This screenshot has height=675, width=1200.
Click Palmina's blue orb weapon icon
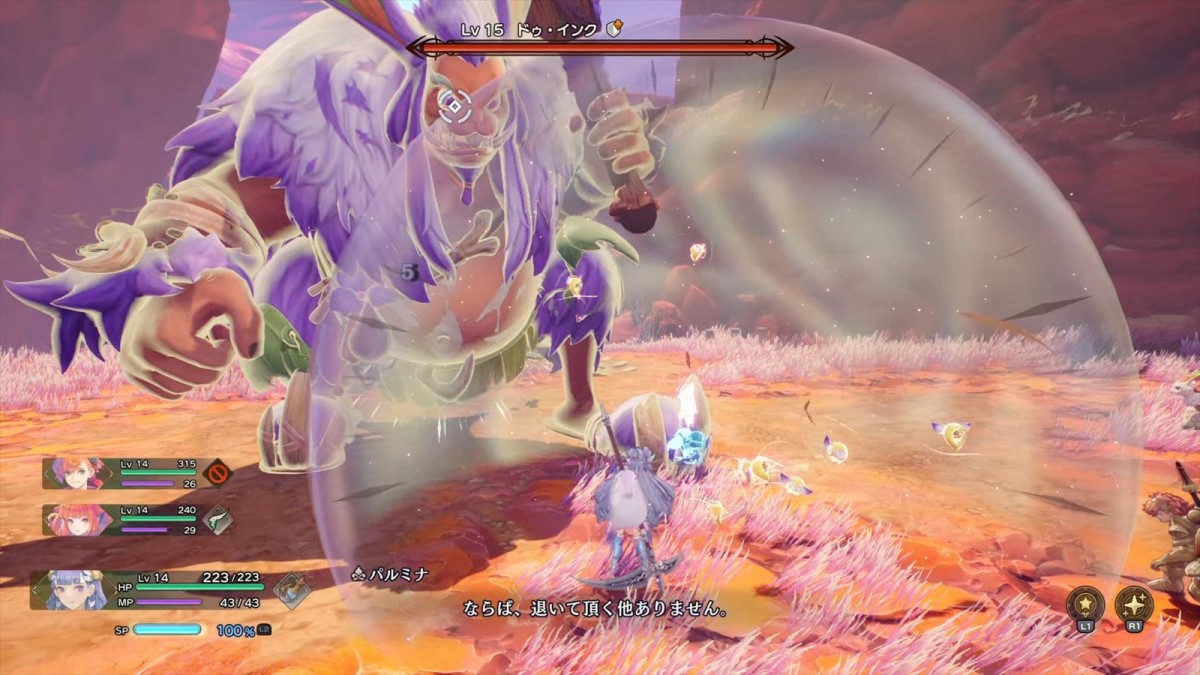pyautogui.click(x=292, y=590)
